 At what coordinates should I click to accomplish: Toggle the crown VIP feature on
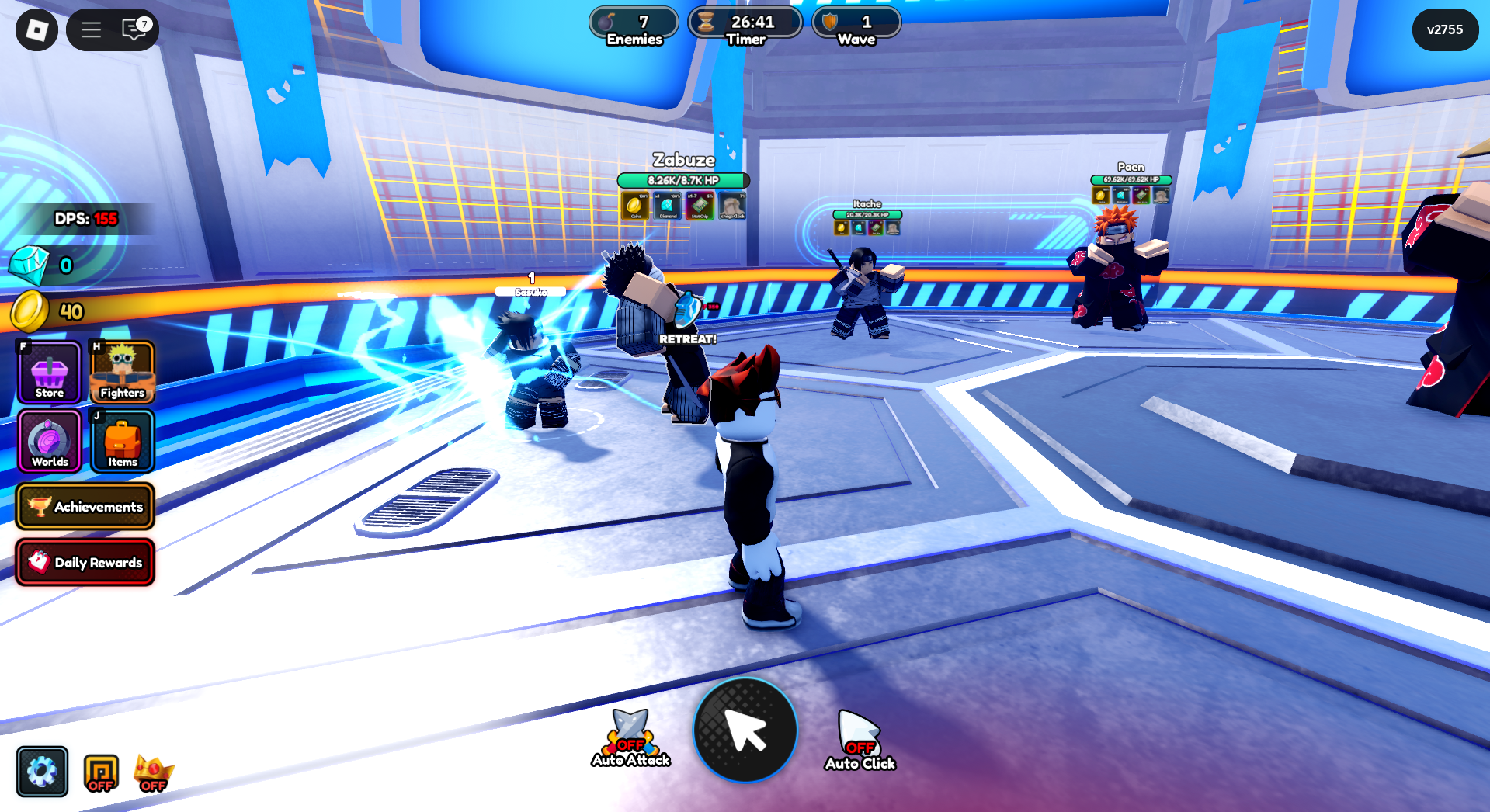tap(152, 771)
